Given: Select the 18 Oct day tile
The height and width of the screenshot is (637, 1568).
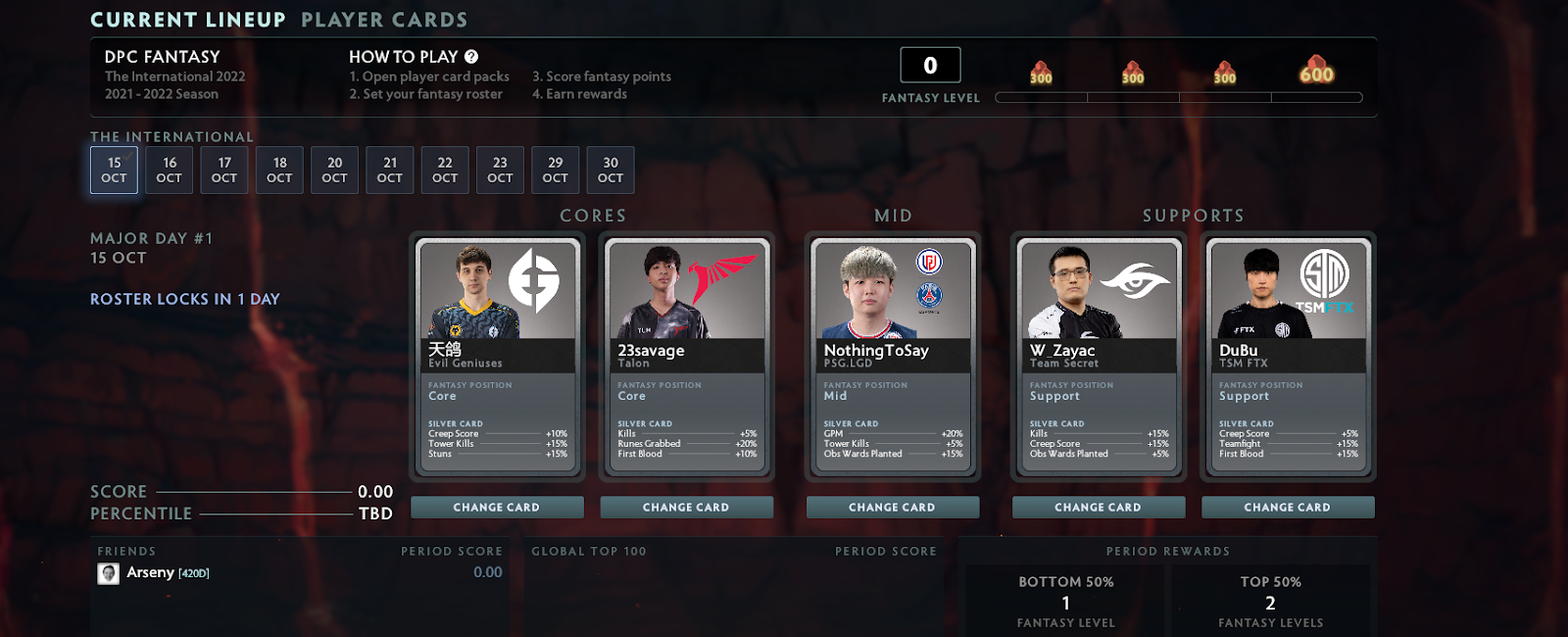Looking at the screenshot, I should (279, 170).
